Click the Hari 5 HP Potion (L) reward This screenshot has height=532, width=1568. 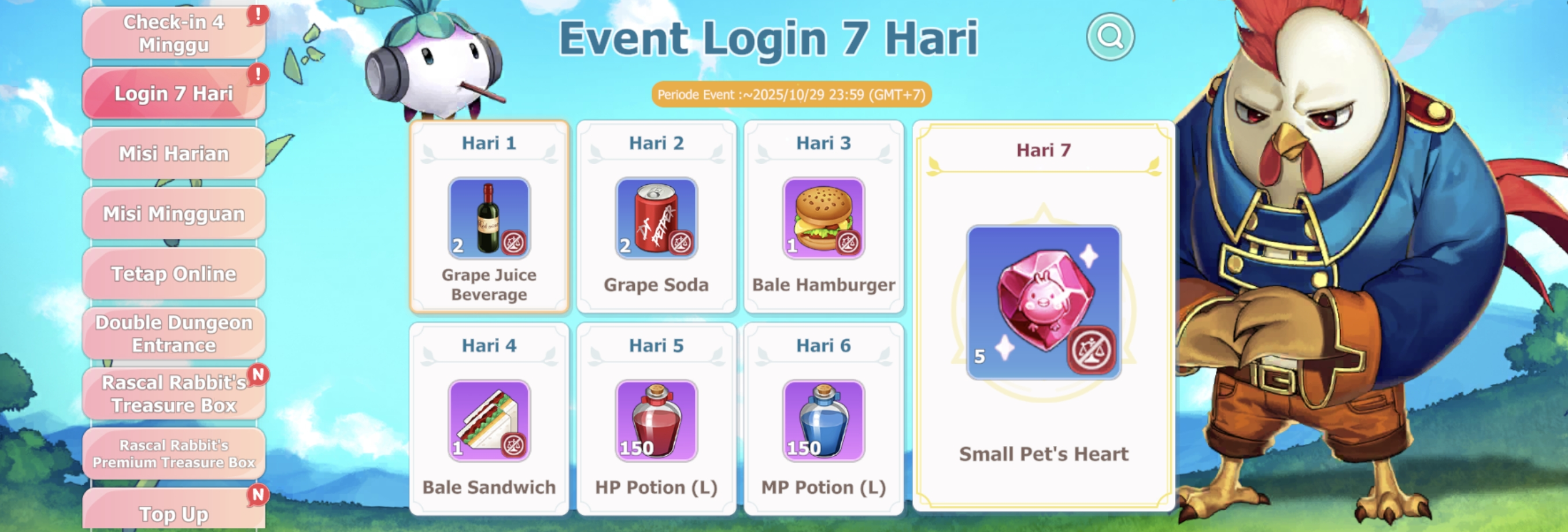tap(656, 420)
